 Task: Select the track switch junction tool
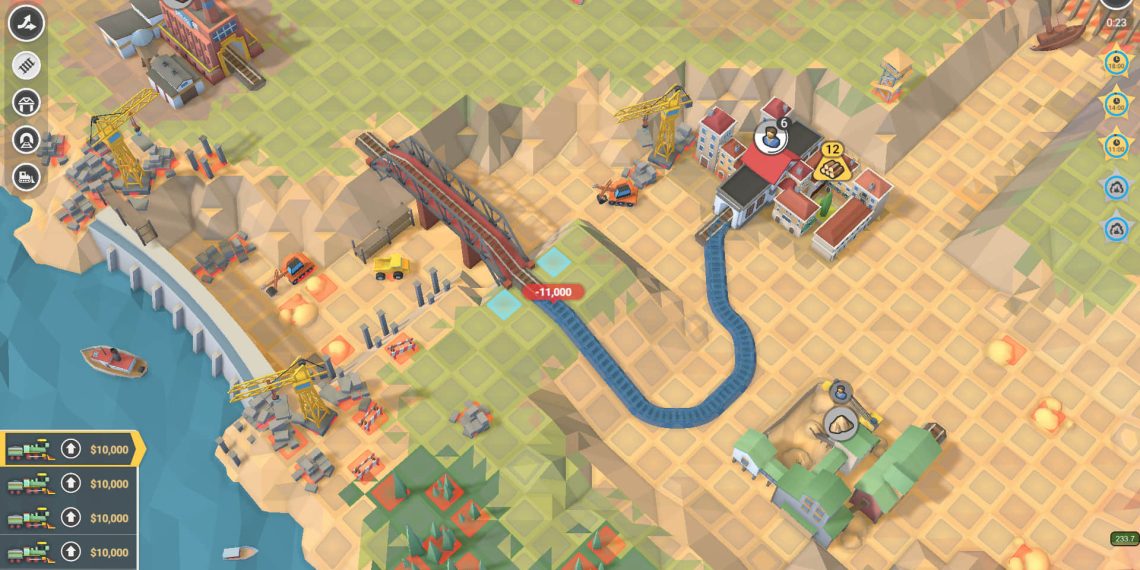pyautogui.click(x=27, y=20)
